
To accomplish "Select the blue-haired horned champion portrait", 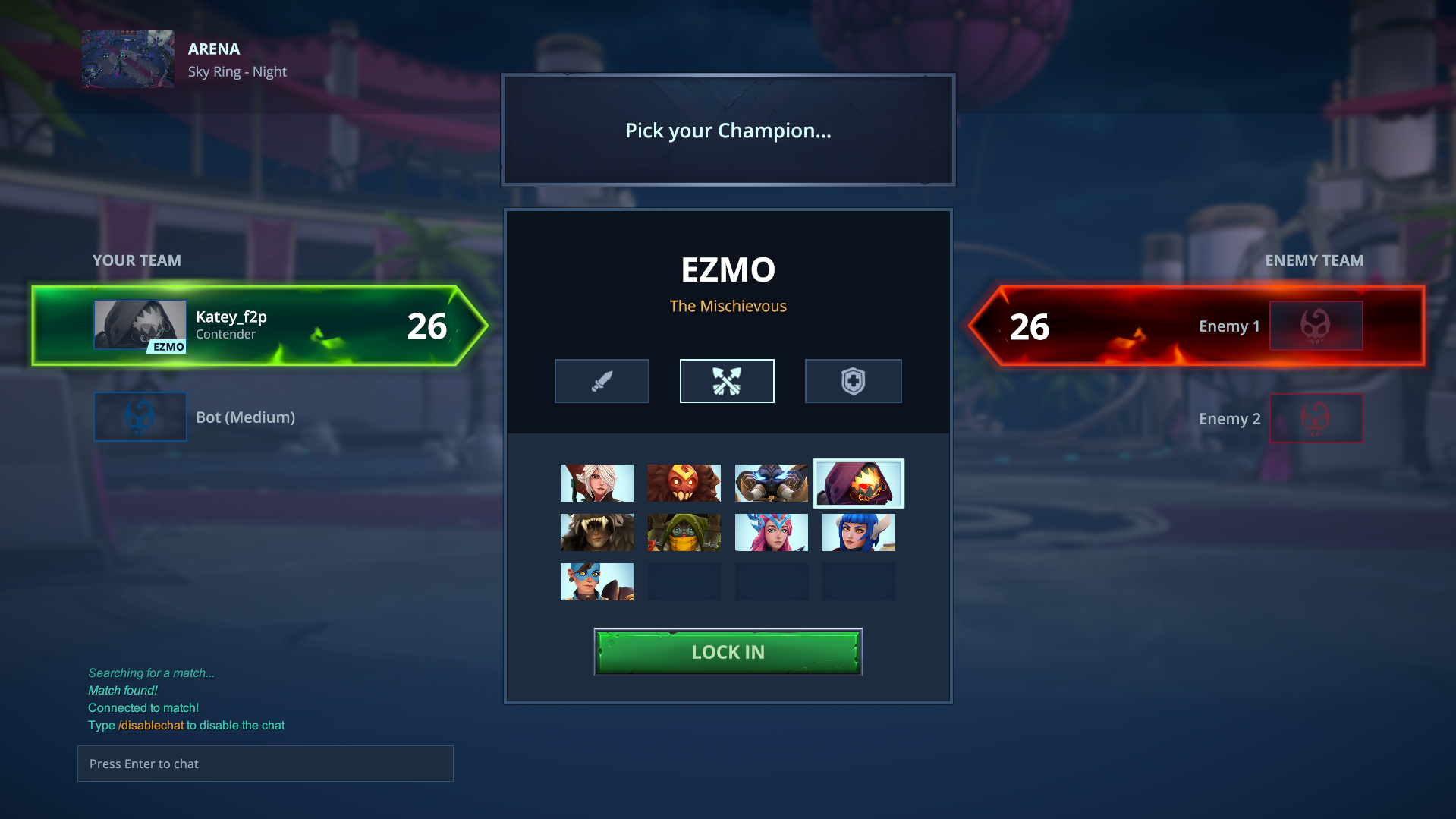I will (858, 532).
